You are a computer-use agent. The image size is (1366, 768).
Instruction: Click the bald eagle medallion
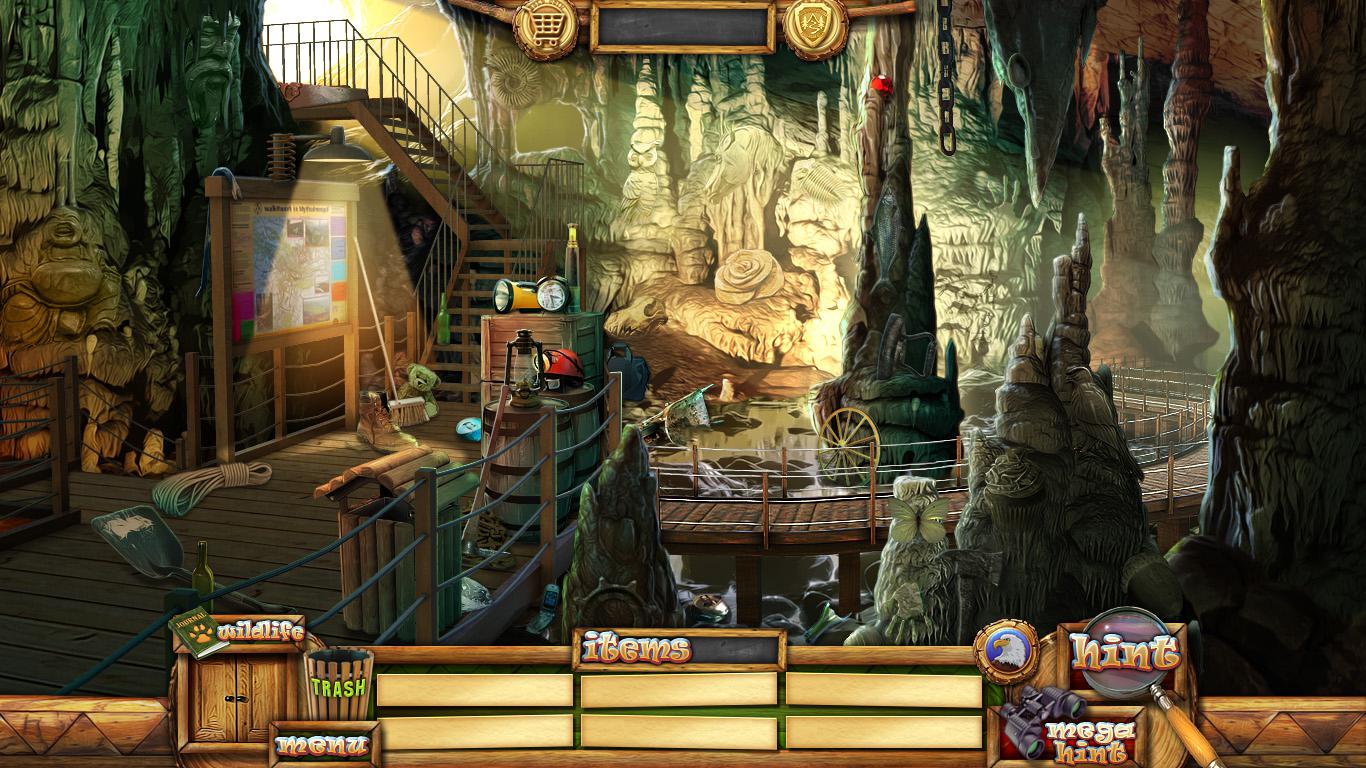pos(1004,654)
